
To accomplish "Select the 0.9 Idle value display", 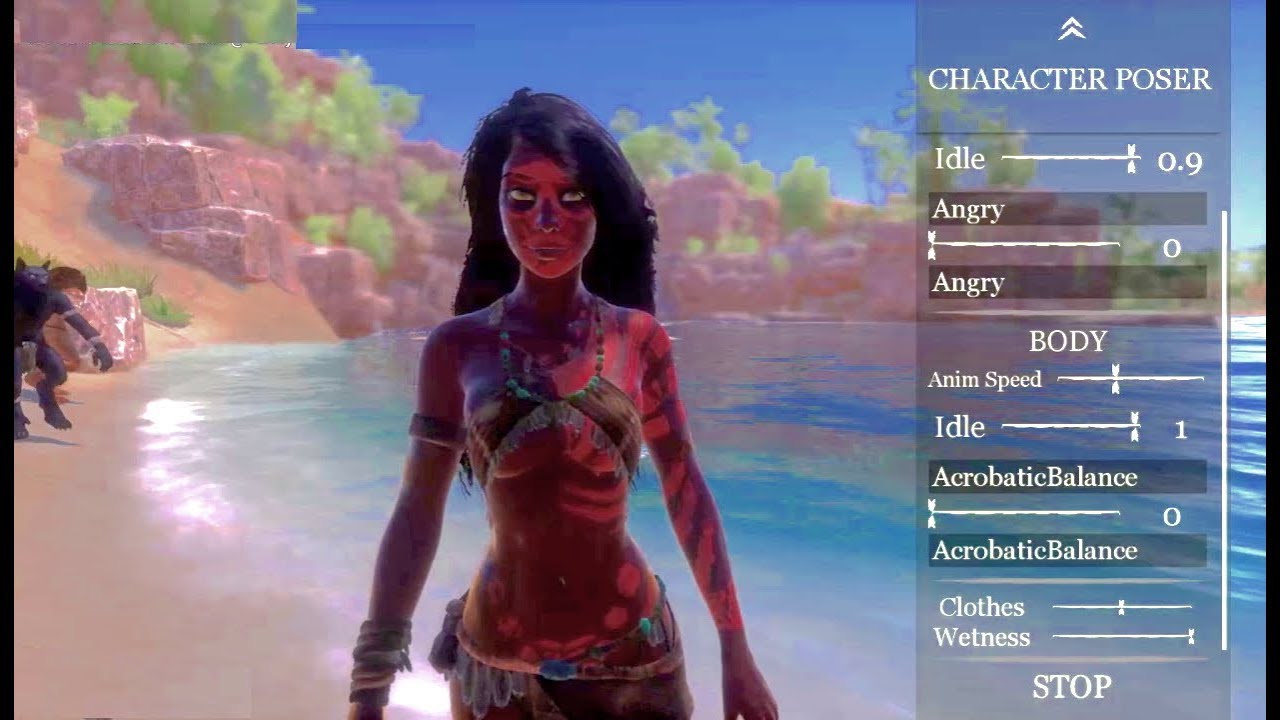I will pos(1180,159).
